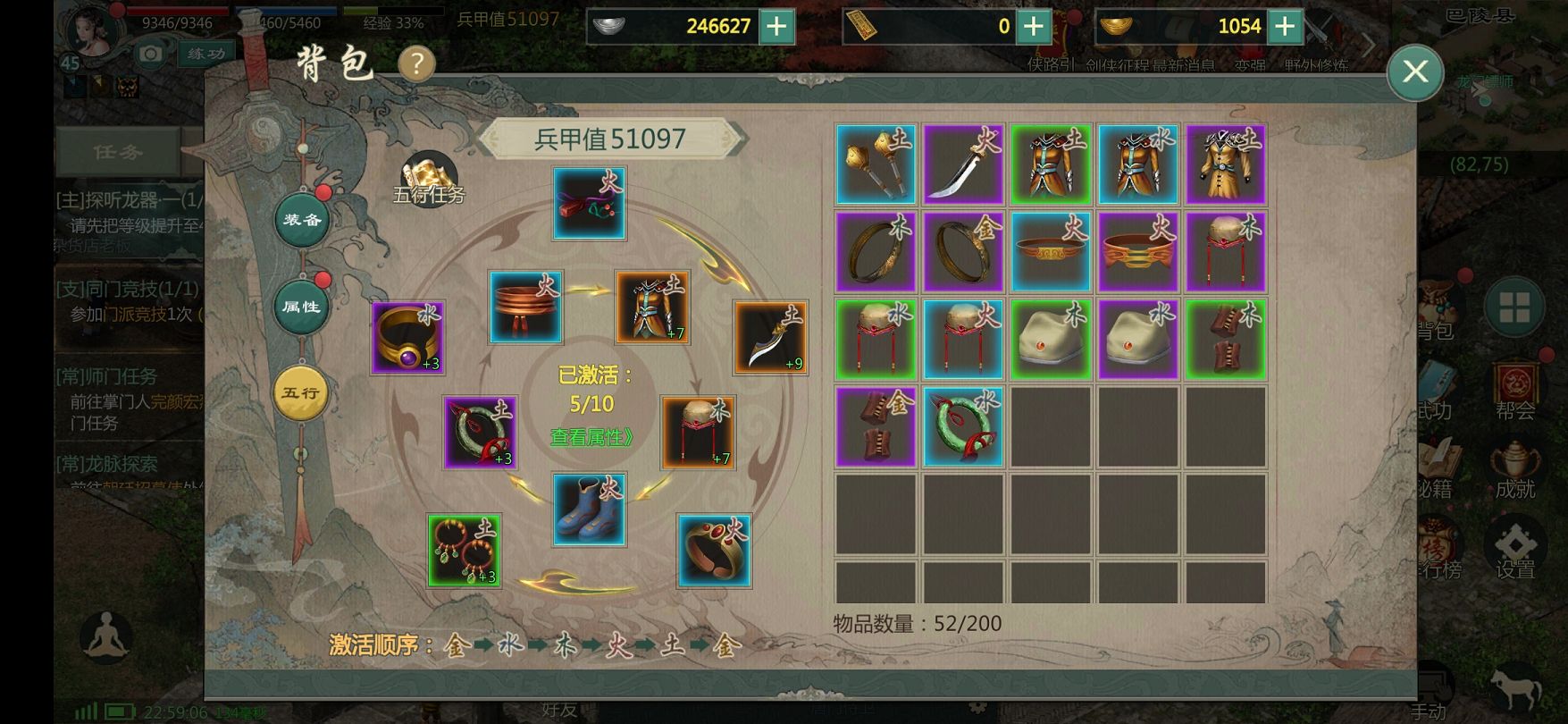The image size is (1568, 724).
Task: Click the meditation pose icon
Action: pyautogui.click(x=106, y=637)
